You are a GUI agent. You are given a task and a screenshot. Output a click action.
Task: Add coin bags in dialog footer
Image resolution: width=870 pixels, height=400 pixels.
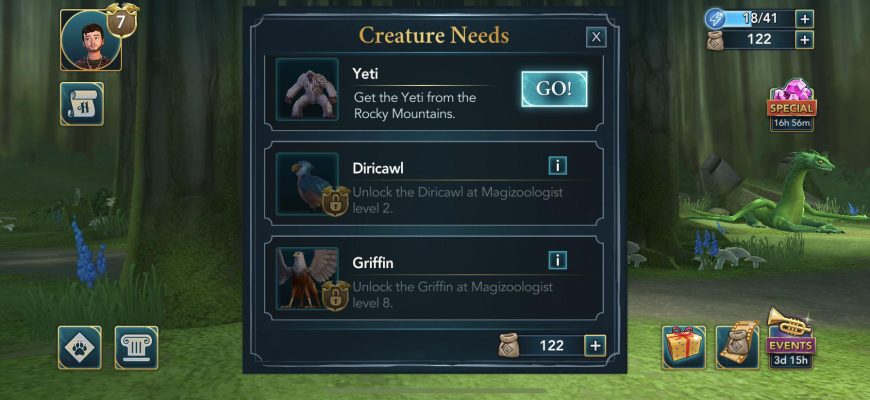point(595,346)
